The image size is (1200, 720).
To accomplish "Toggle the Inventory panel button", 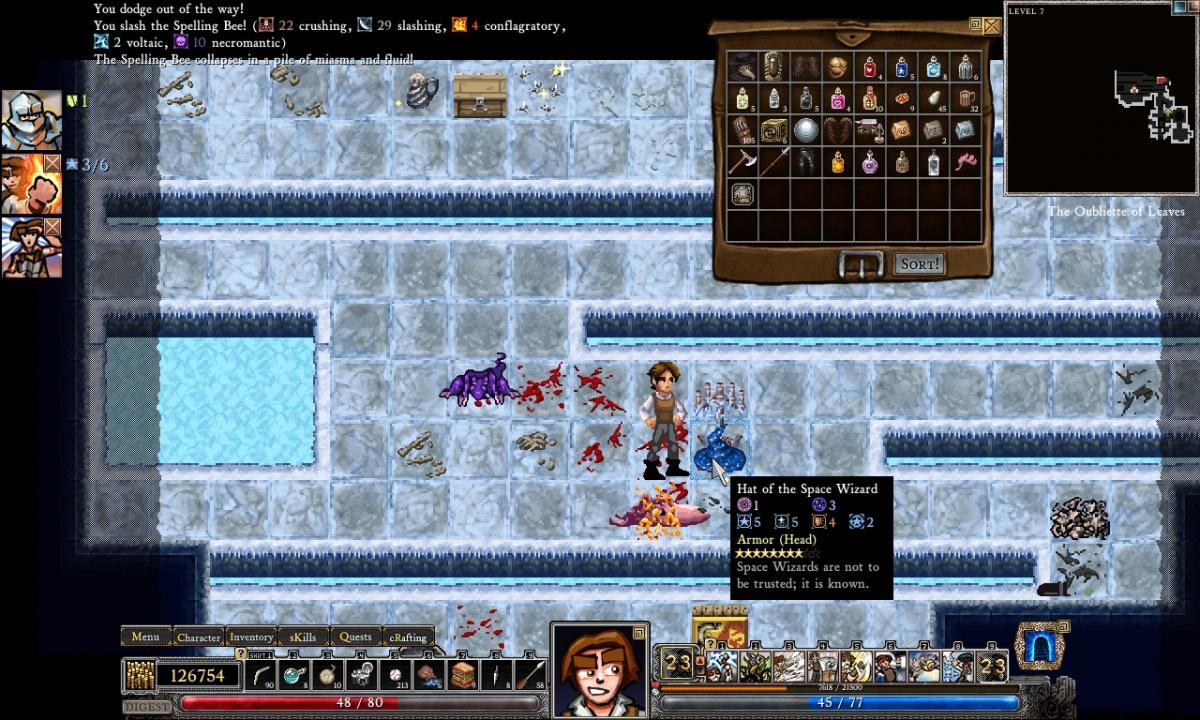I will (x=251, y=636).
